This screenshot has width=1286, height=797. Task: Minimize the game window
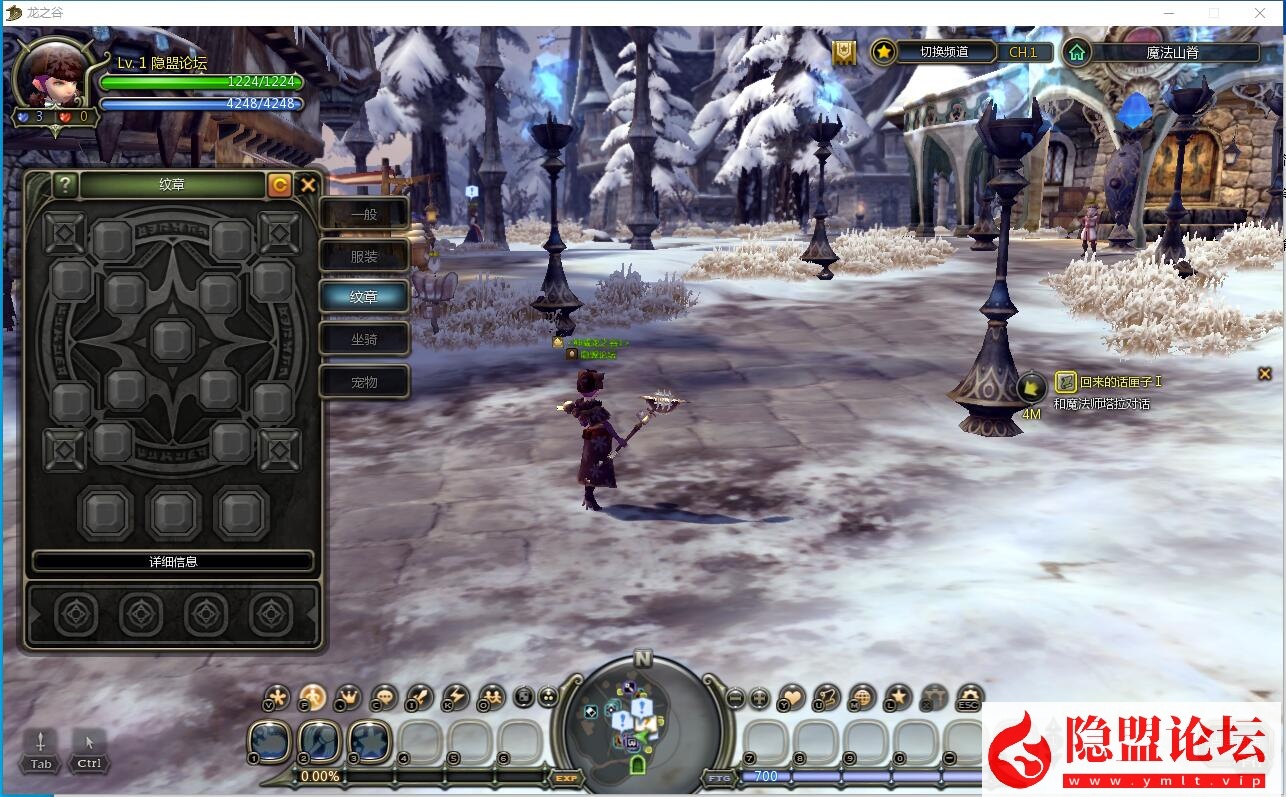[x=1166, y=13]
